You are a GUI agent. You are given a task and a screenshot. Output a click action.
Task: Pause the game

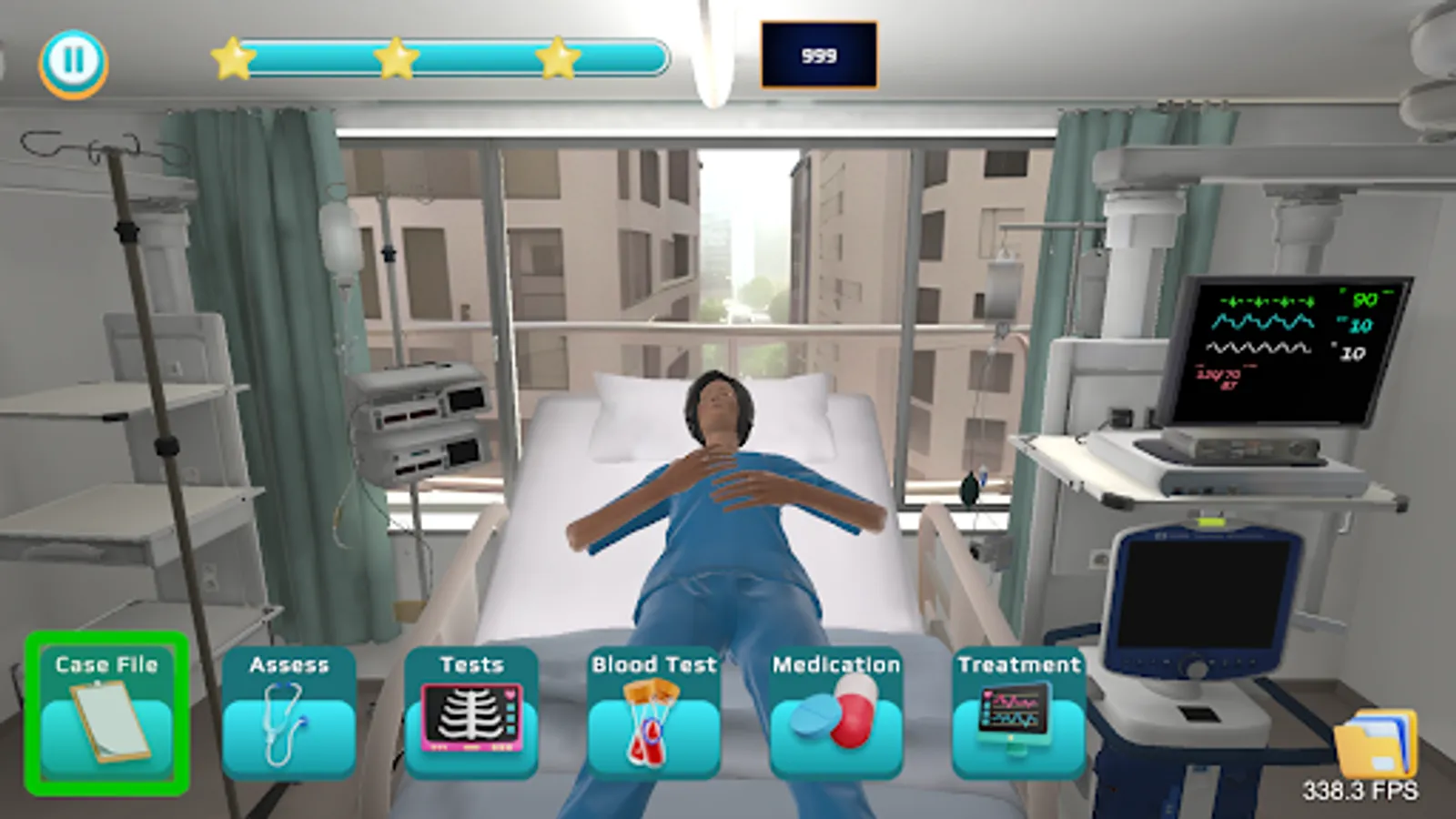point(73,62)
